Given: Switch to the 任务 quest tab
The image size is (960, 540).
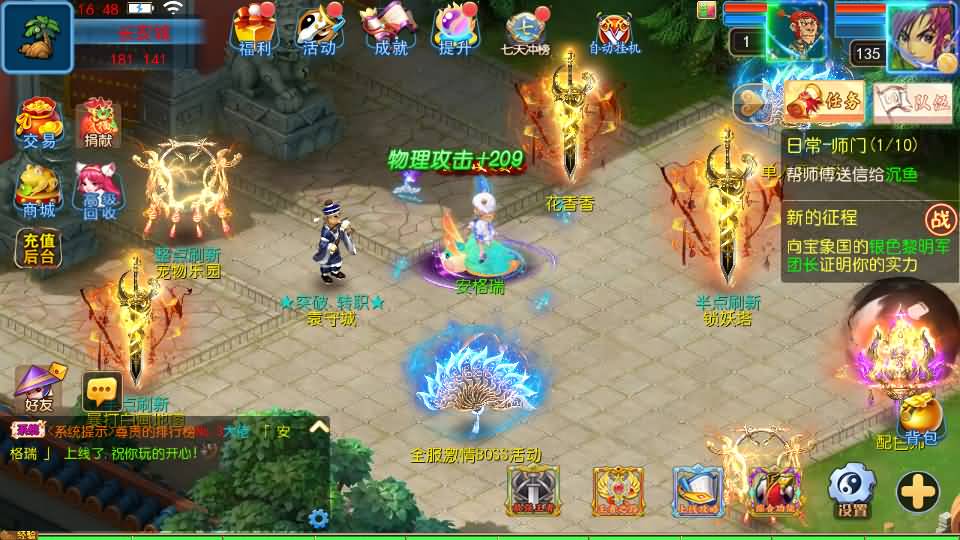Looking at the screenshot, I should tap(824, 101).
